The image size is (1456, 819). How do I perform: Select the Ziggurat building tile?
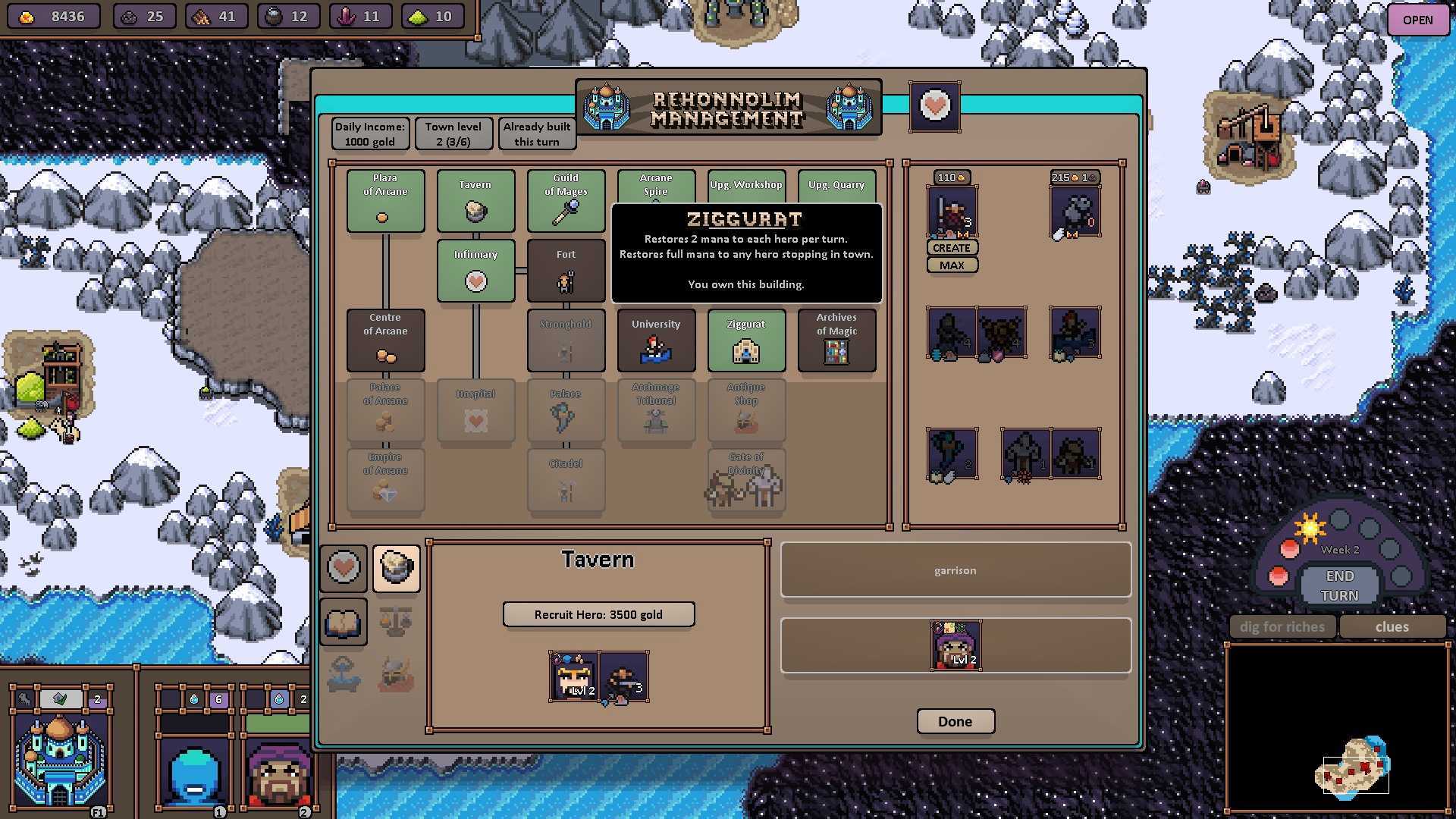pos(746,340)
